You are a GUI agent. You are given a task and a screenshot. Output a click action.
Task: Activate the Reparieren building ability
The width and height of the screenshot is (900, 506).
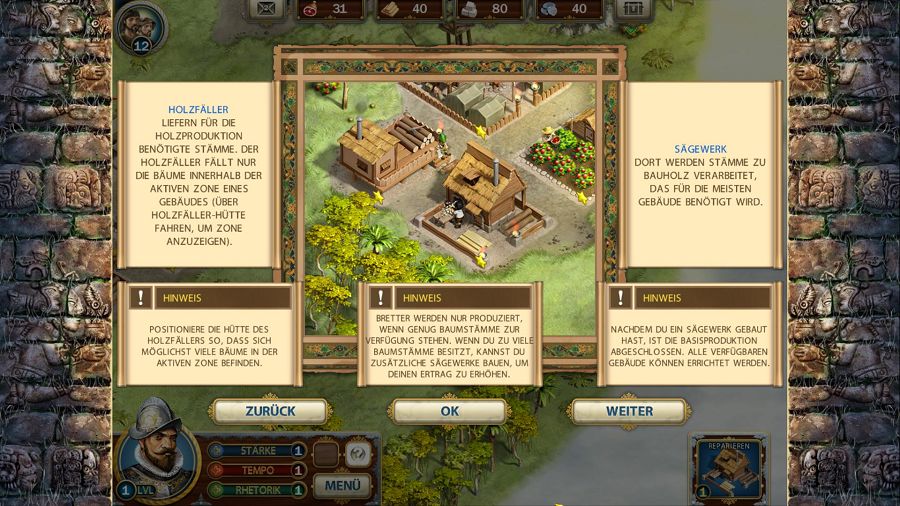coord(729,469)
